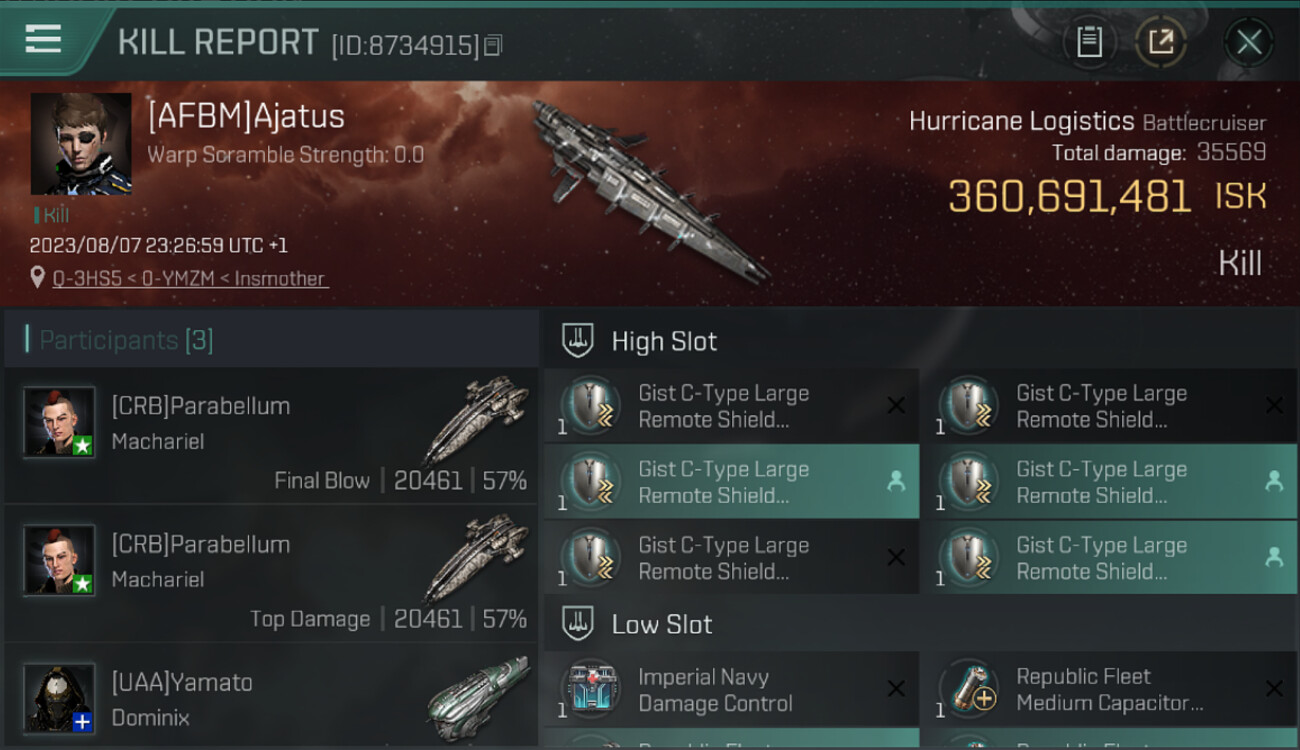Select the Parabellum Final Blow row
Image resolution: width=1300 pixels, height=750 pixels.
pyautogui.click(x=271, y=436)
